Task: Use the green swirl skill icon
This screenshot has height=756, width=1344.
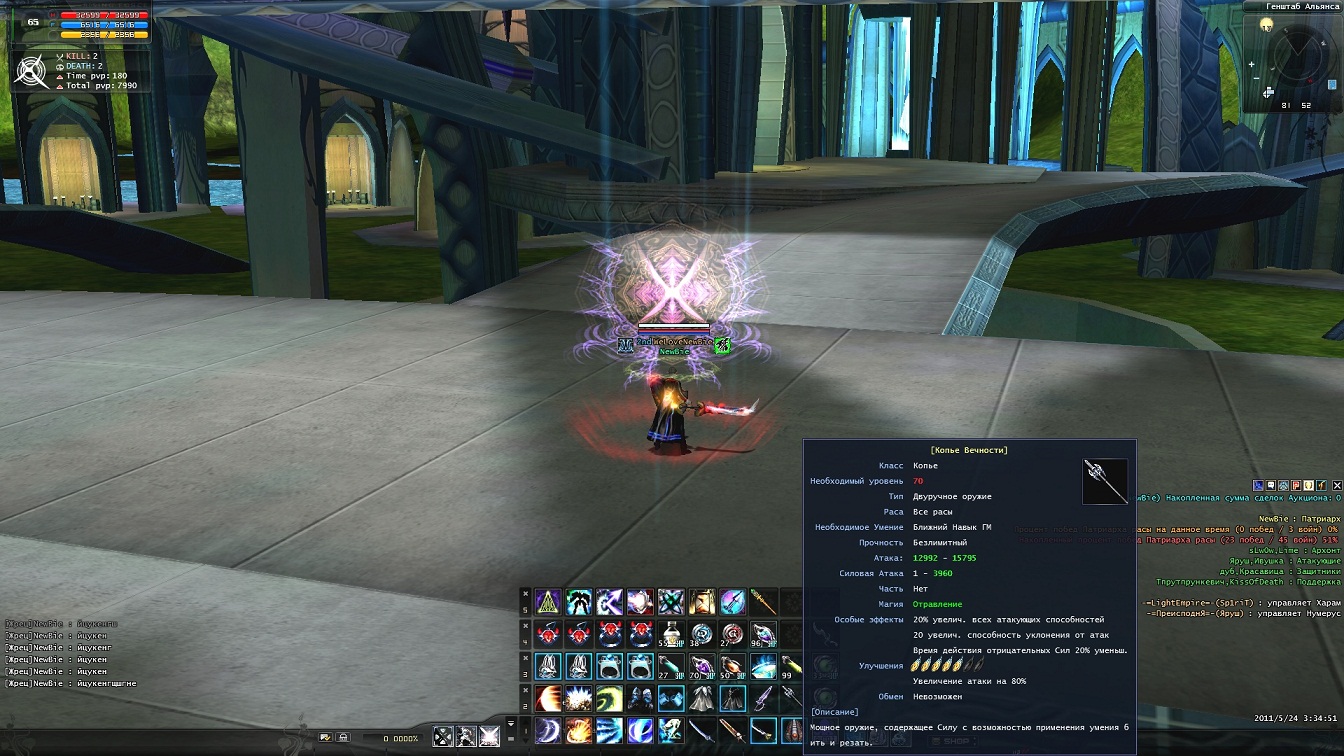Action: click(x=609, y=698)
